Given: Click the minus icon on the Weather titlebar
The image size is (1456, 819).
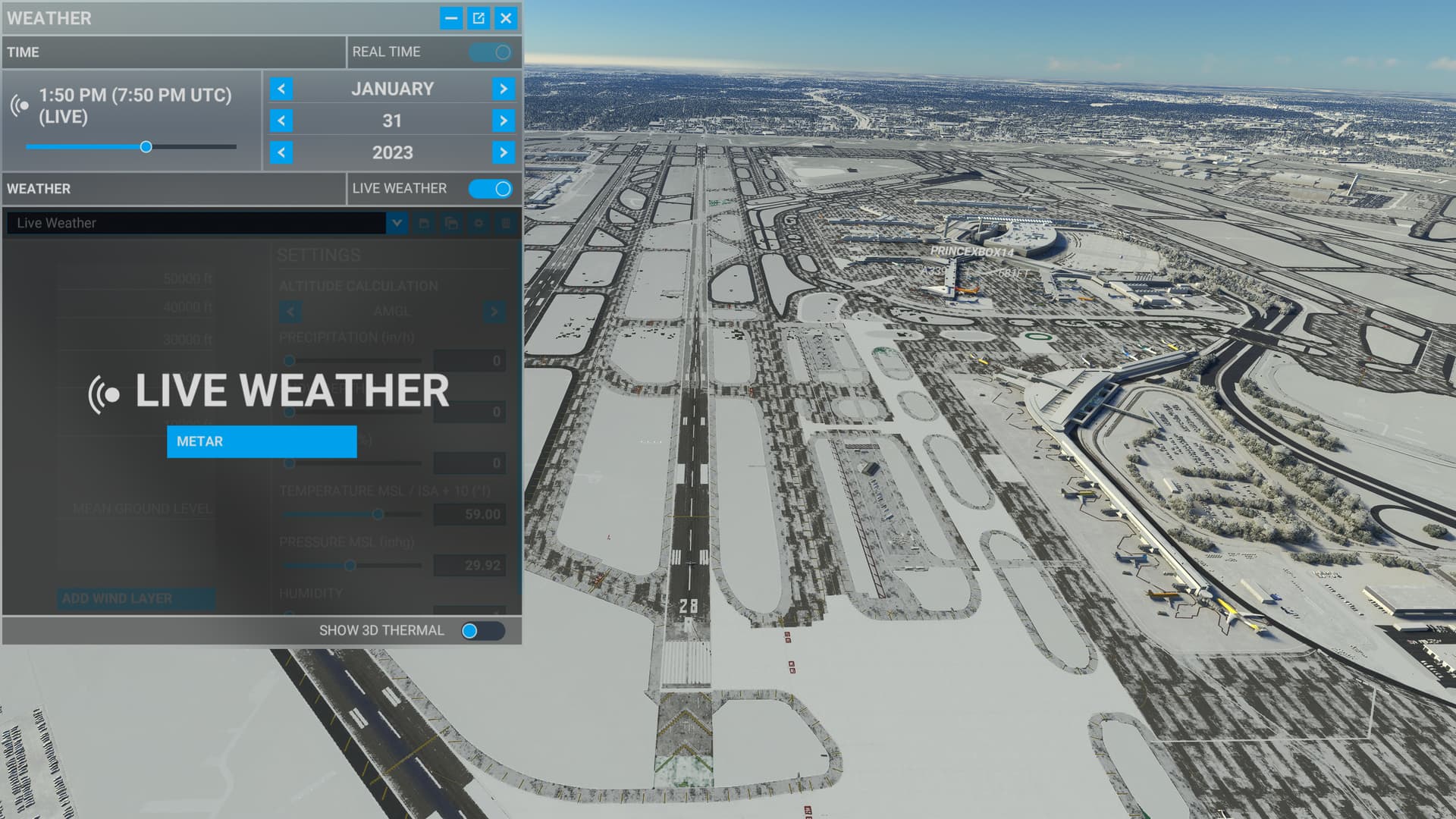Looking at the screenshot, I should coord(452,18).
